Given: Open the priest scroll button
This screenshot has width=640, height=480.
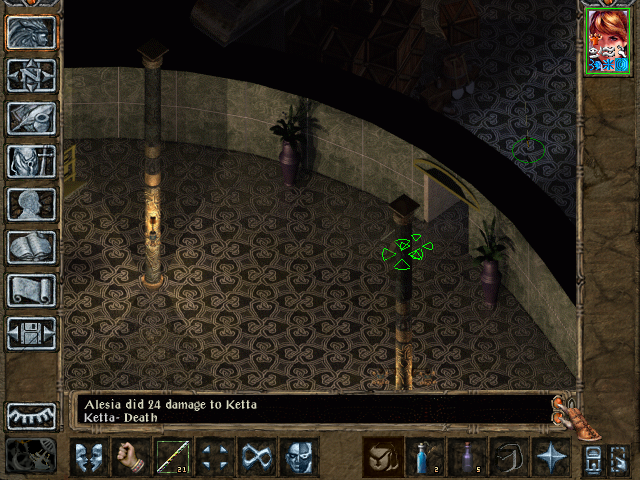Looking at the screenshot, I should pyautogui.click(x=32, y=290).
